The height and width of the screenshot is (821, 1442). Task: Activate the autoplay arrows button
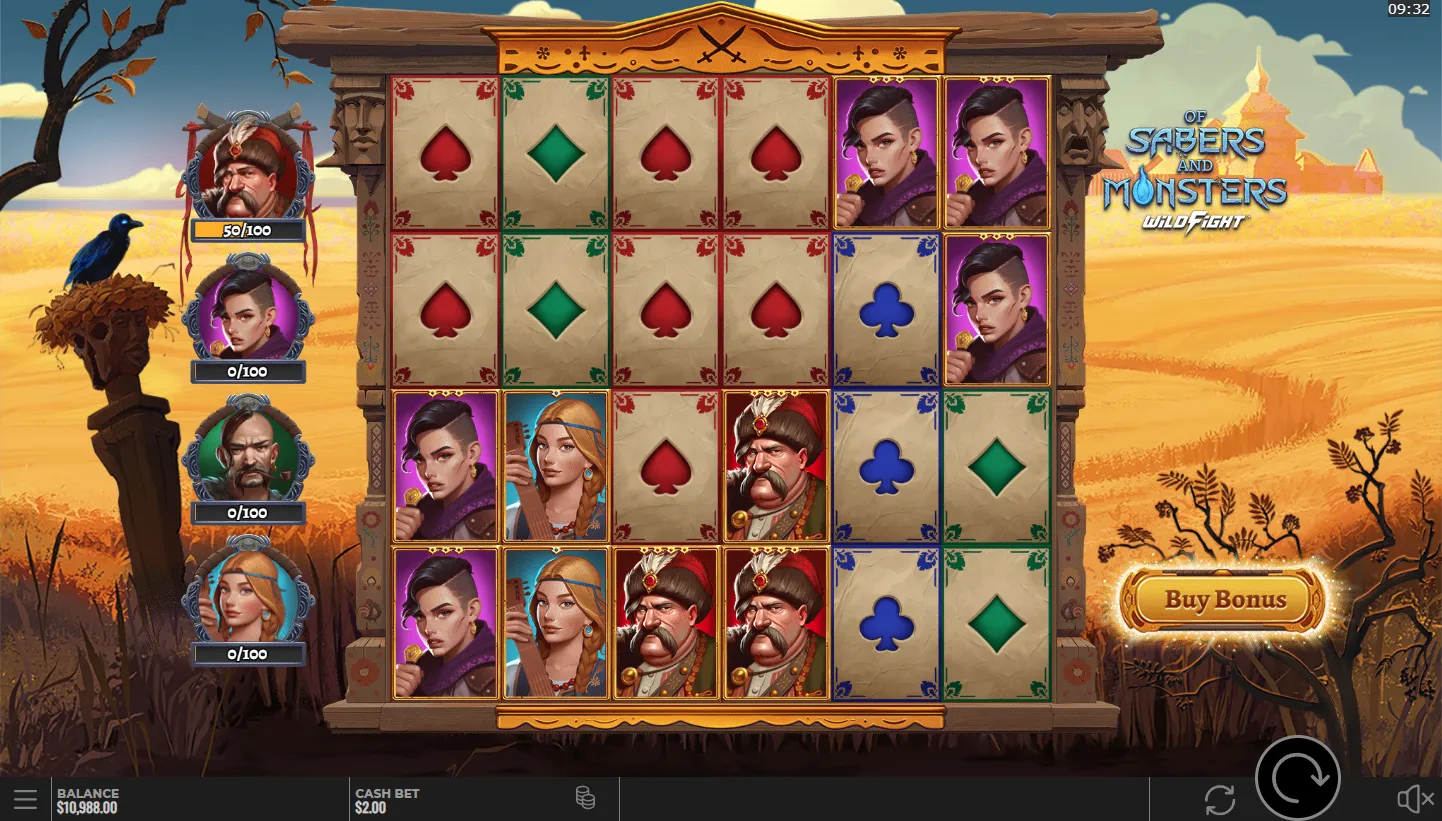[x=1220, y=799]
